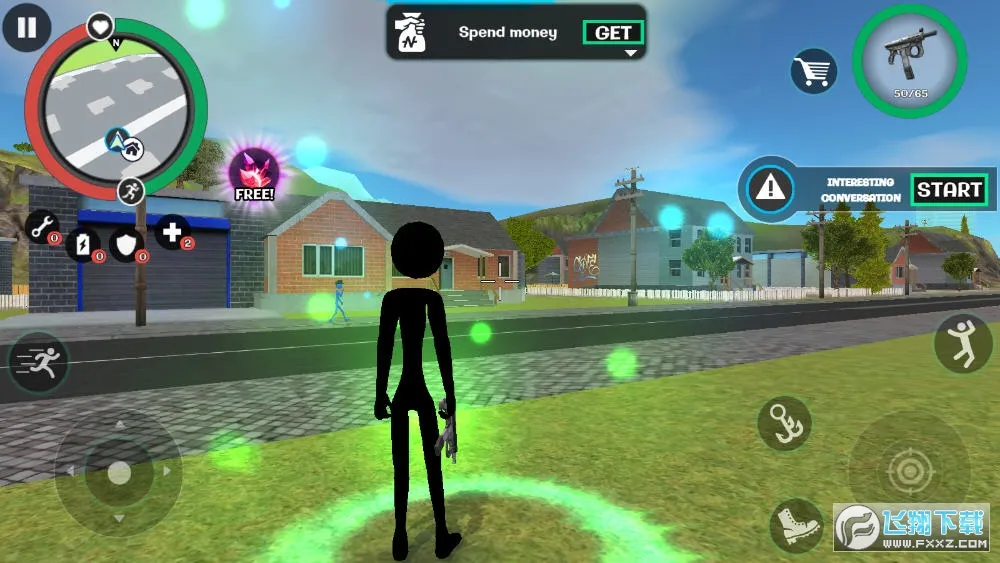Collect the FREE crystal gift
The width and height of the screenshot is (1000, 563).
pos(255,173)
